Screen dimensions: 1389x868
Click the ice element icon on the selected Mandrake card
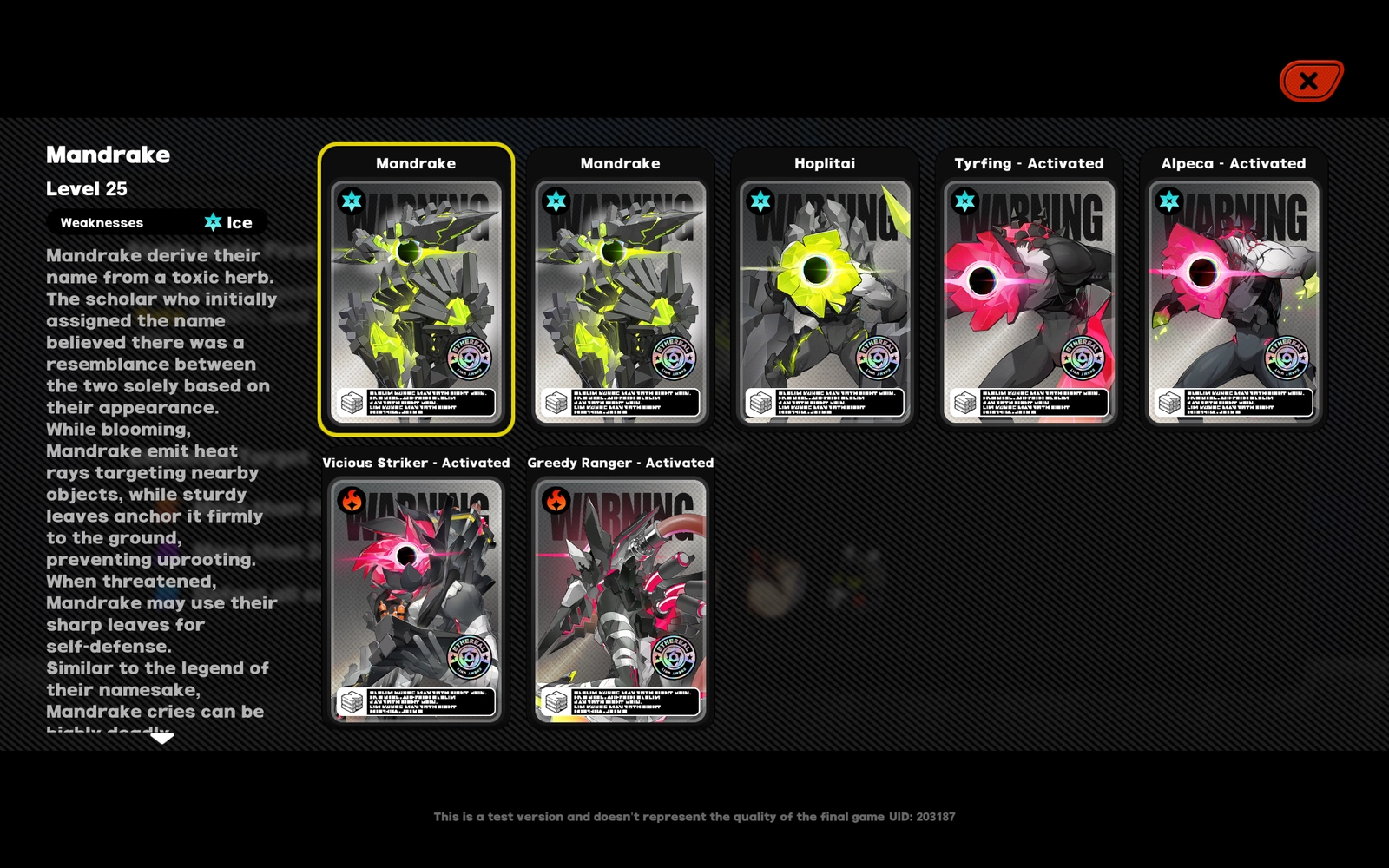point(350,200)
